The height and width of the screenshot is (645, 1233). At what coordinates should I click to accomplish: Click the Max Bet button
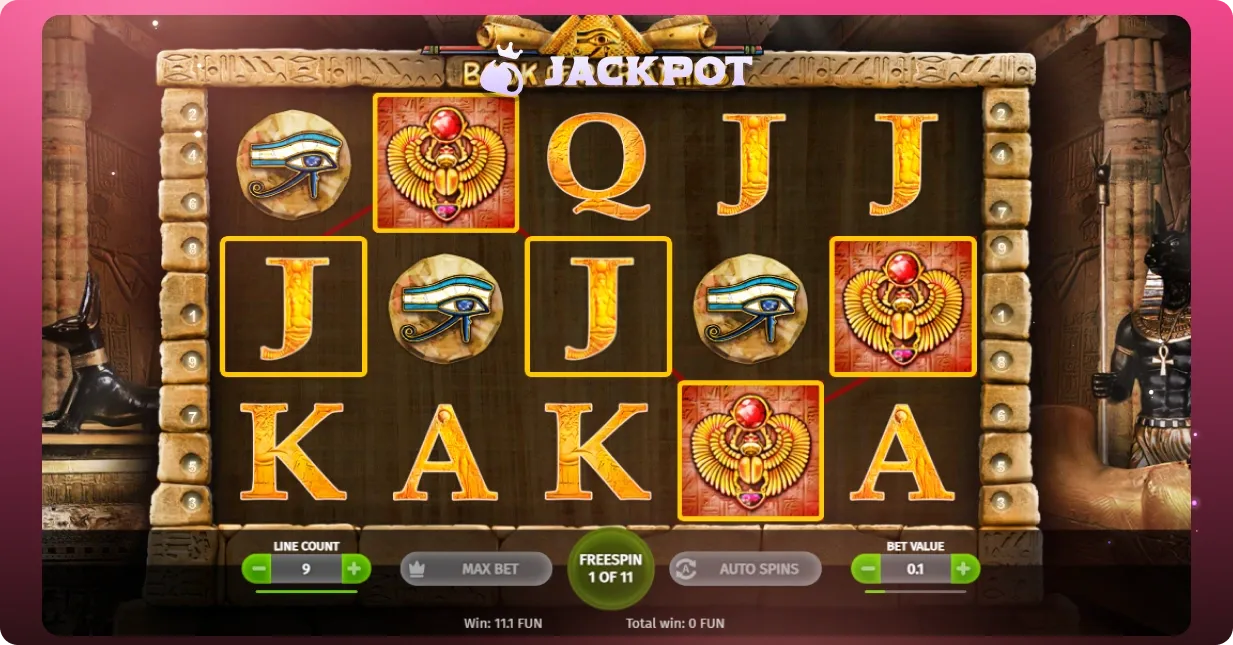(x=476, y=569)
